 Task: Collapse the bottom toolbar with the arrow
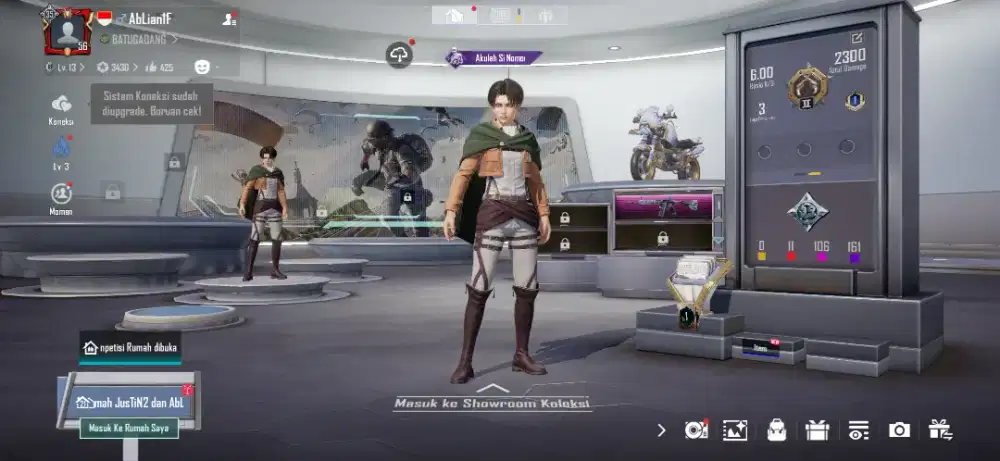(661, 430)
